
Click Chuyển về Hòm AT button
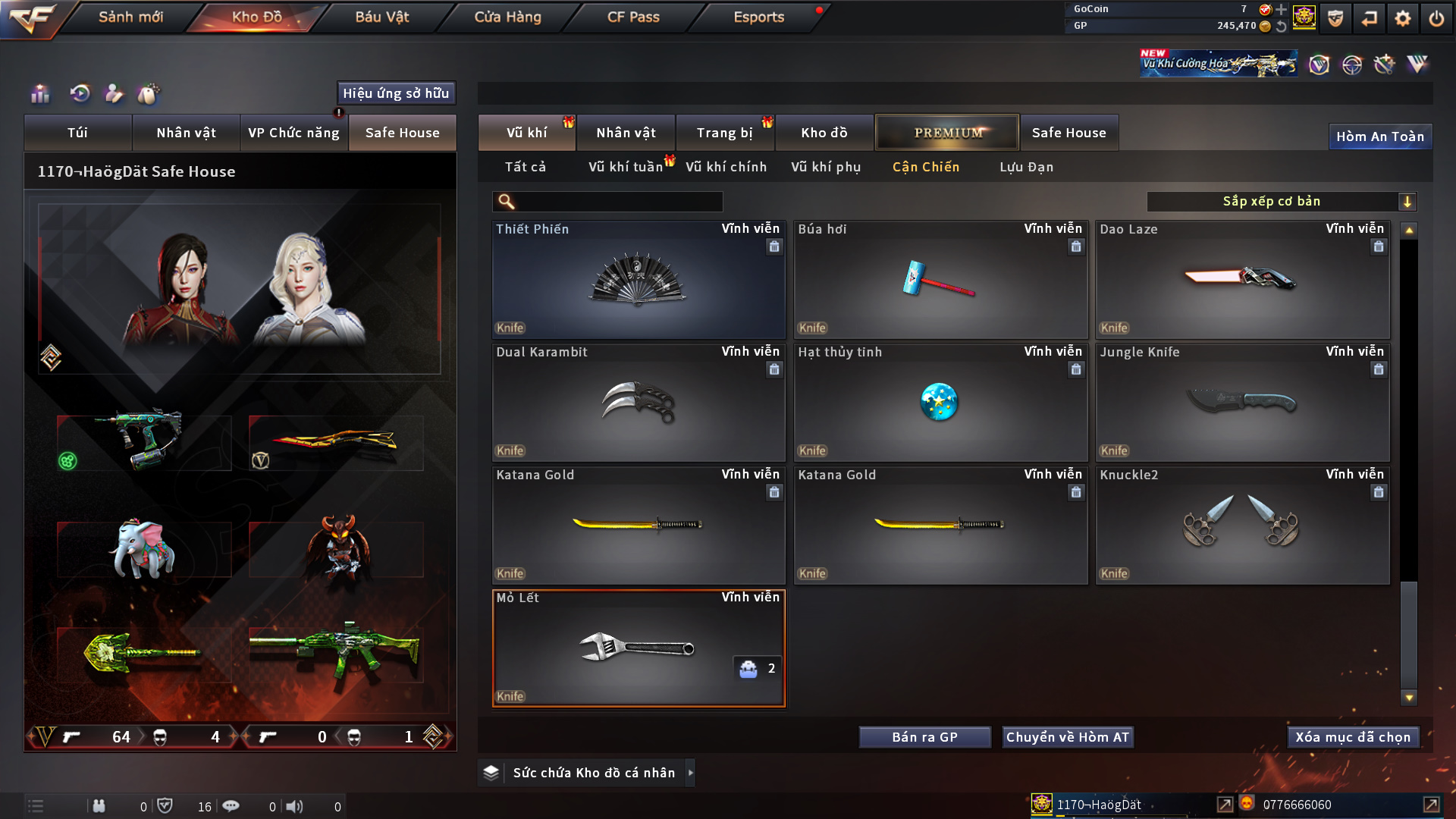tap(1067, 737)
